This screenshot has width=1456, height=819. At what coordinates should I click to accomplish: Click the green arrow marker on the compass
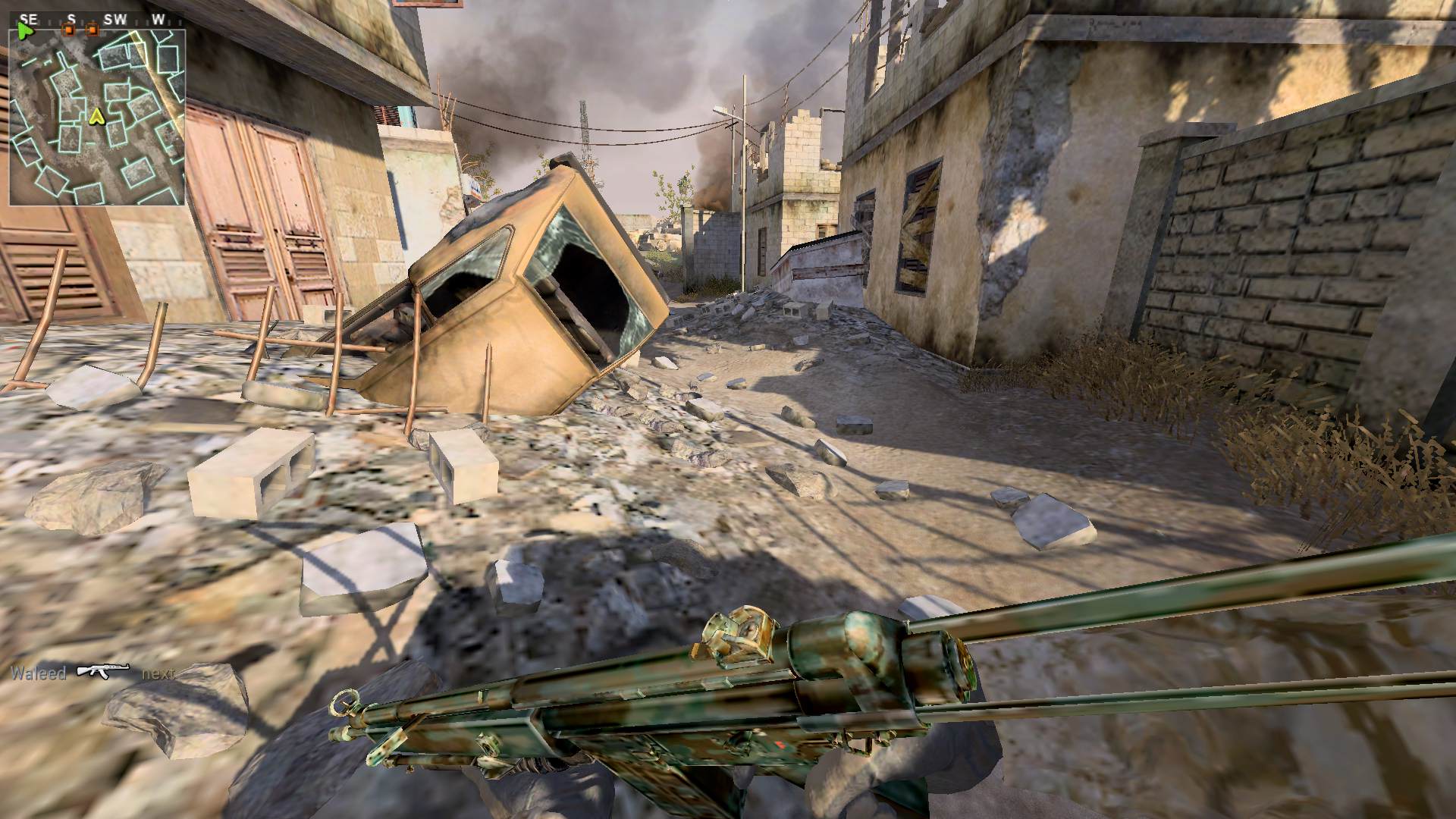click(x=26, y=32)
